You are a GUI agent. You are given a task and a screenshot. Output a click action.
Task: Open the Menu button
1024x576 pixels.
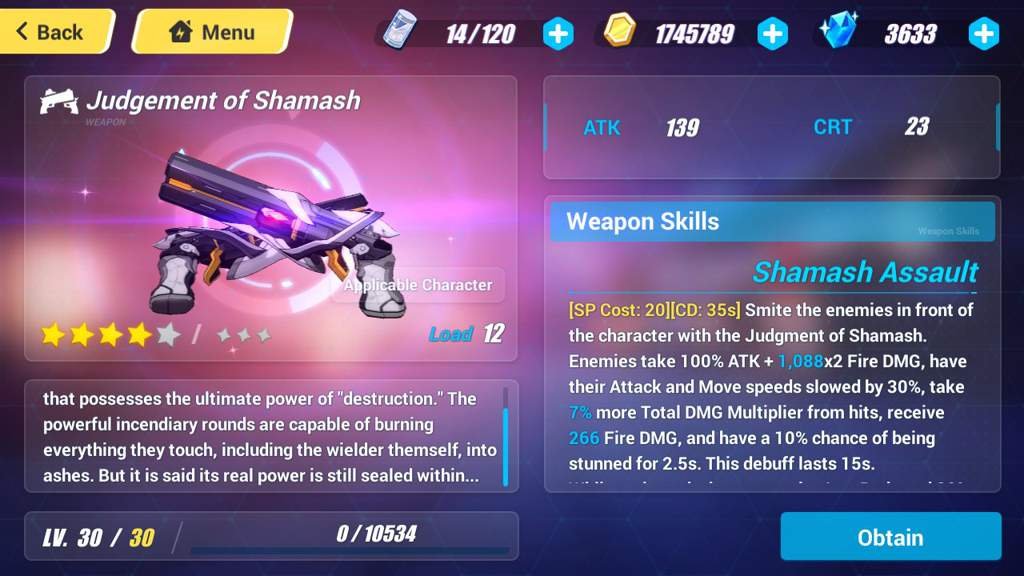click(212, 32)
